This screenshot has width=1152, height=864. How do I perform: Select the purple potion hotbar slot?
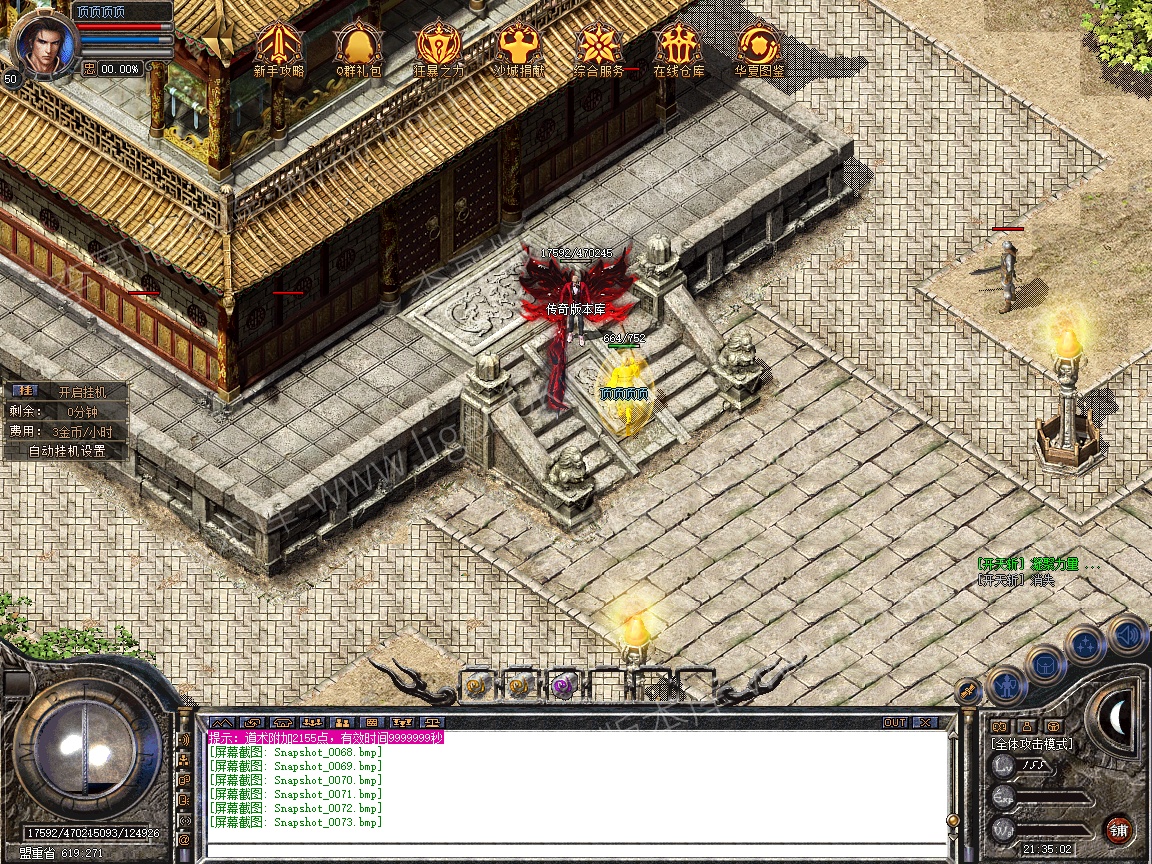coord(563,686)
